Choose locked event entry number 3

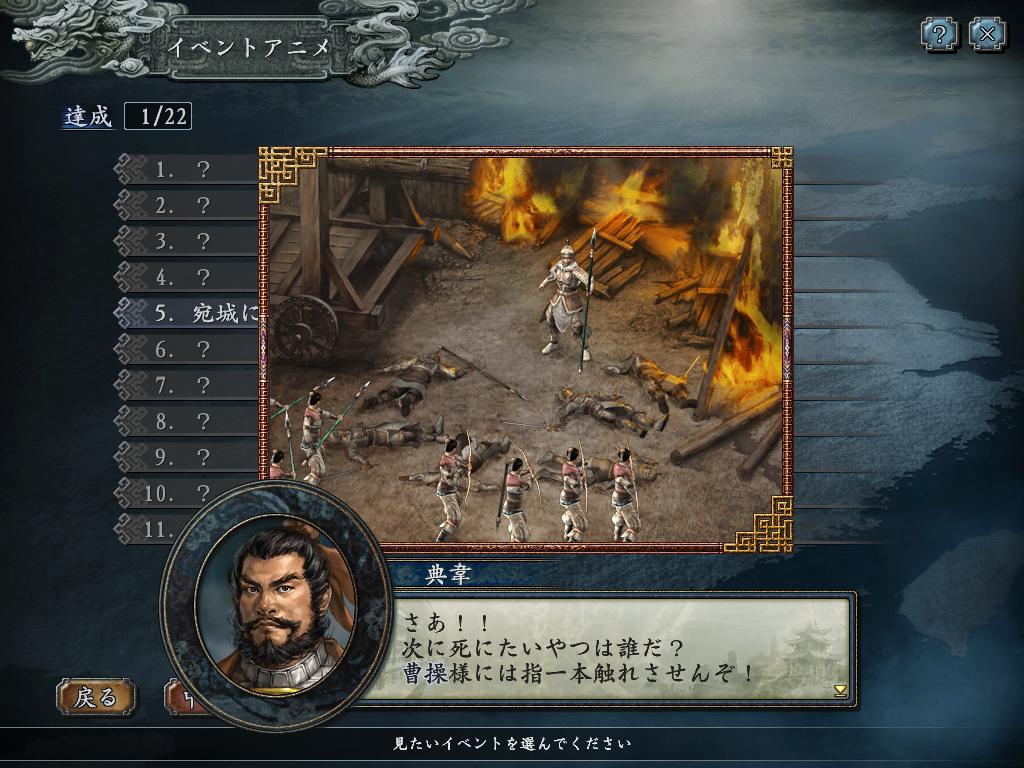(185, 242)
